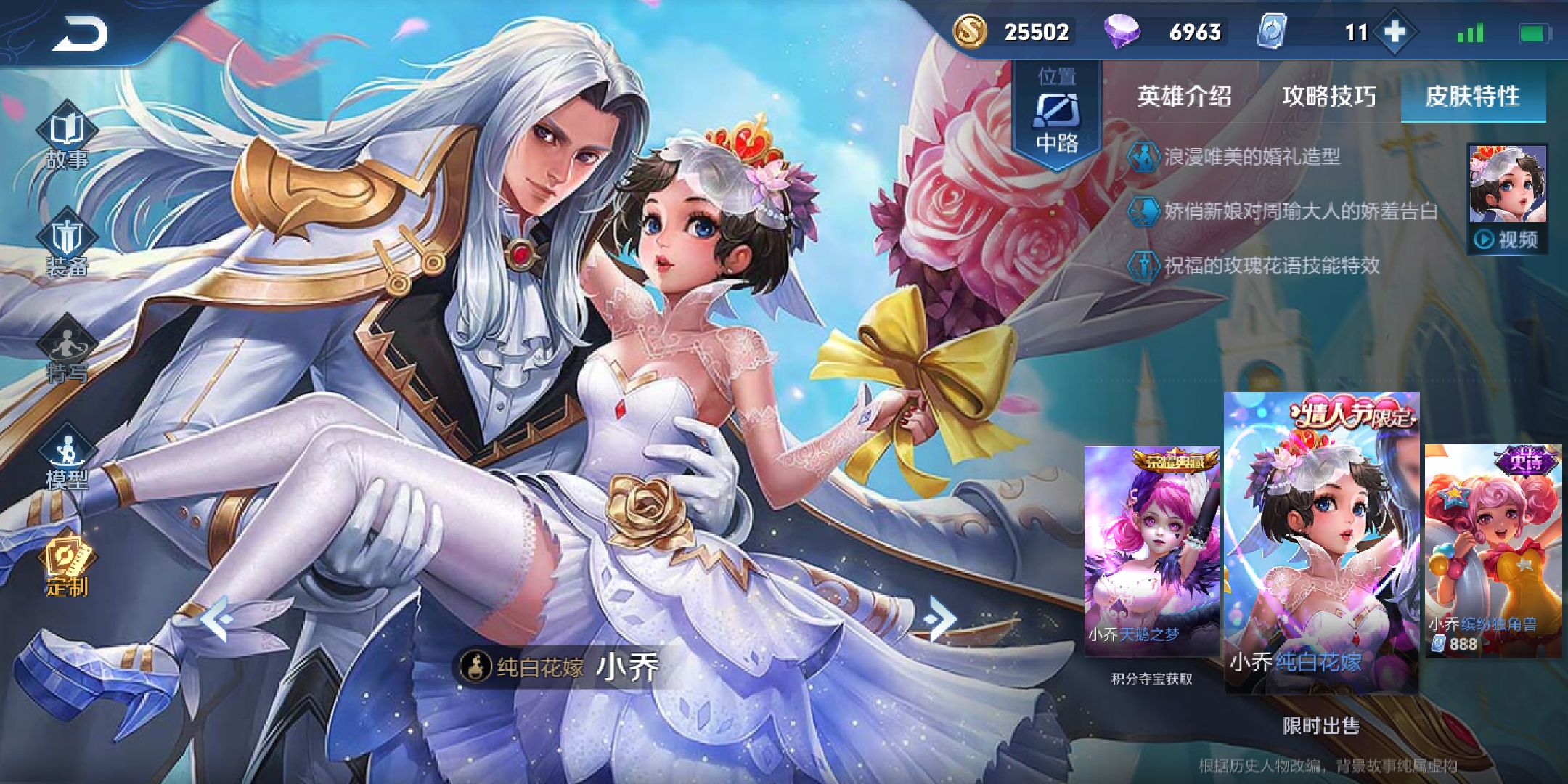The height and width of the screenshot is (784, 1568).
Task: View the 模型 hero model
Action: (x=66, y=459)
